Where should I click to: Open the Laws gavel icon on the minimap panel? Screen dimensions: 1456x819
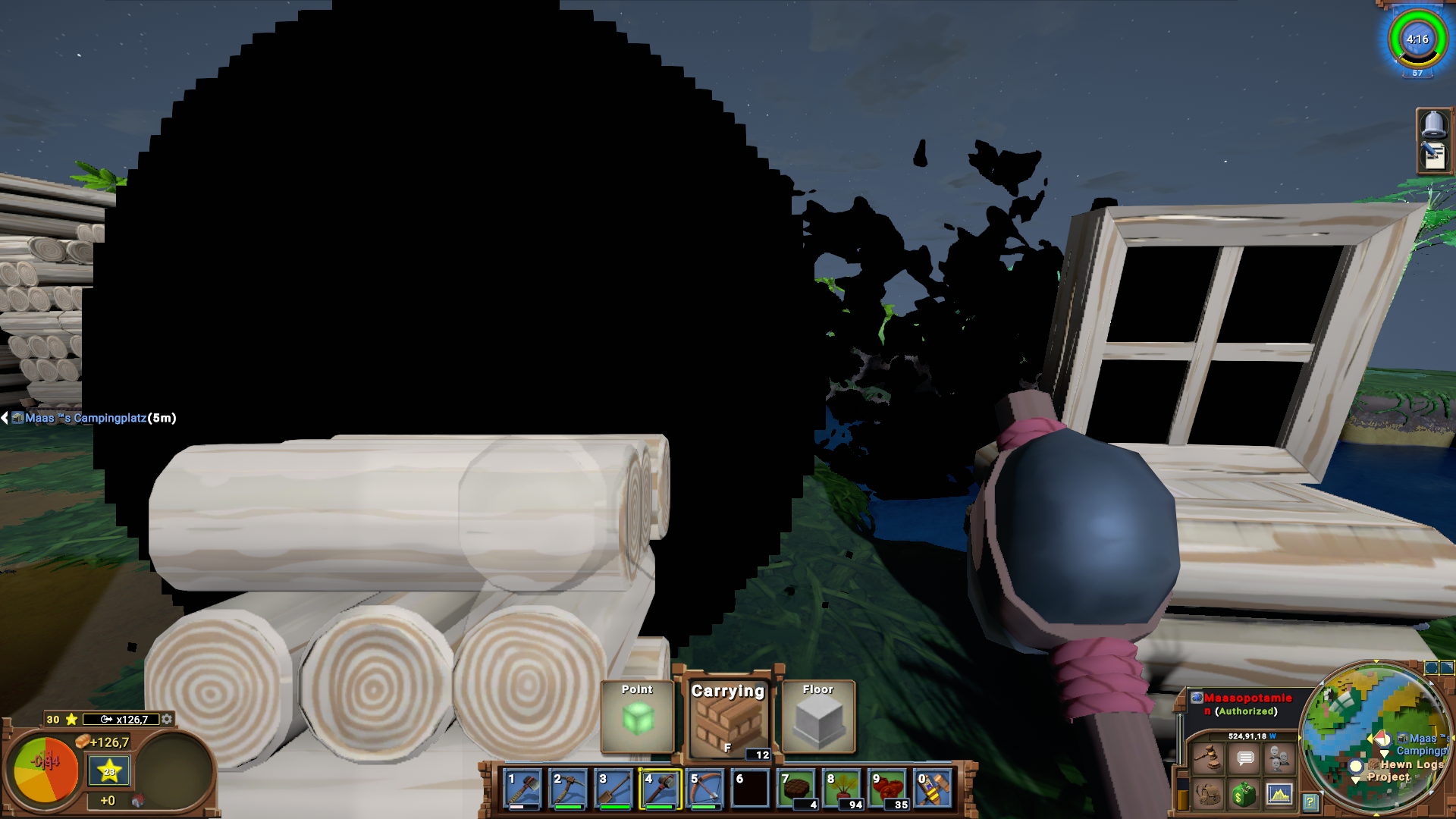1209,758
